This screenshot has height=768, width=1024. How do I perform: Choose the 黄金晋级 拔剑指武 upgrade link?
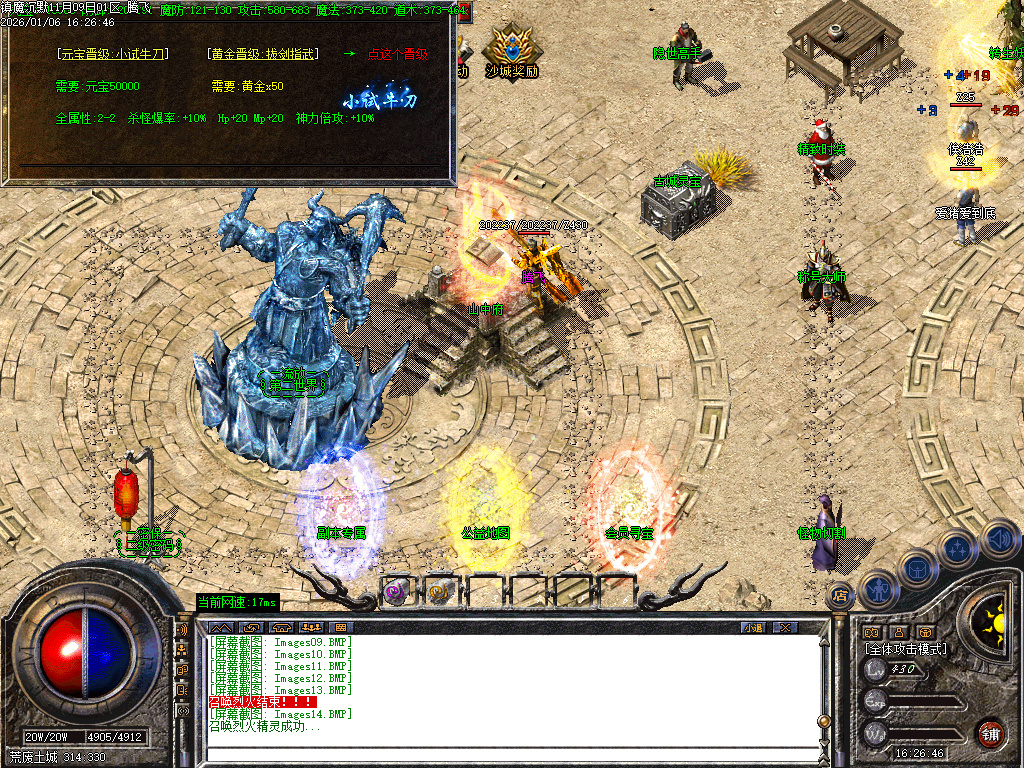coord(265,54)
